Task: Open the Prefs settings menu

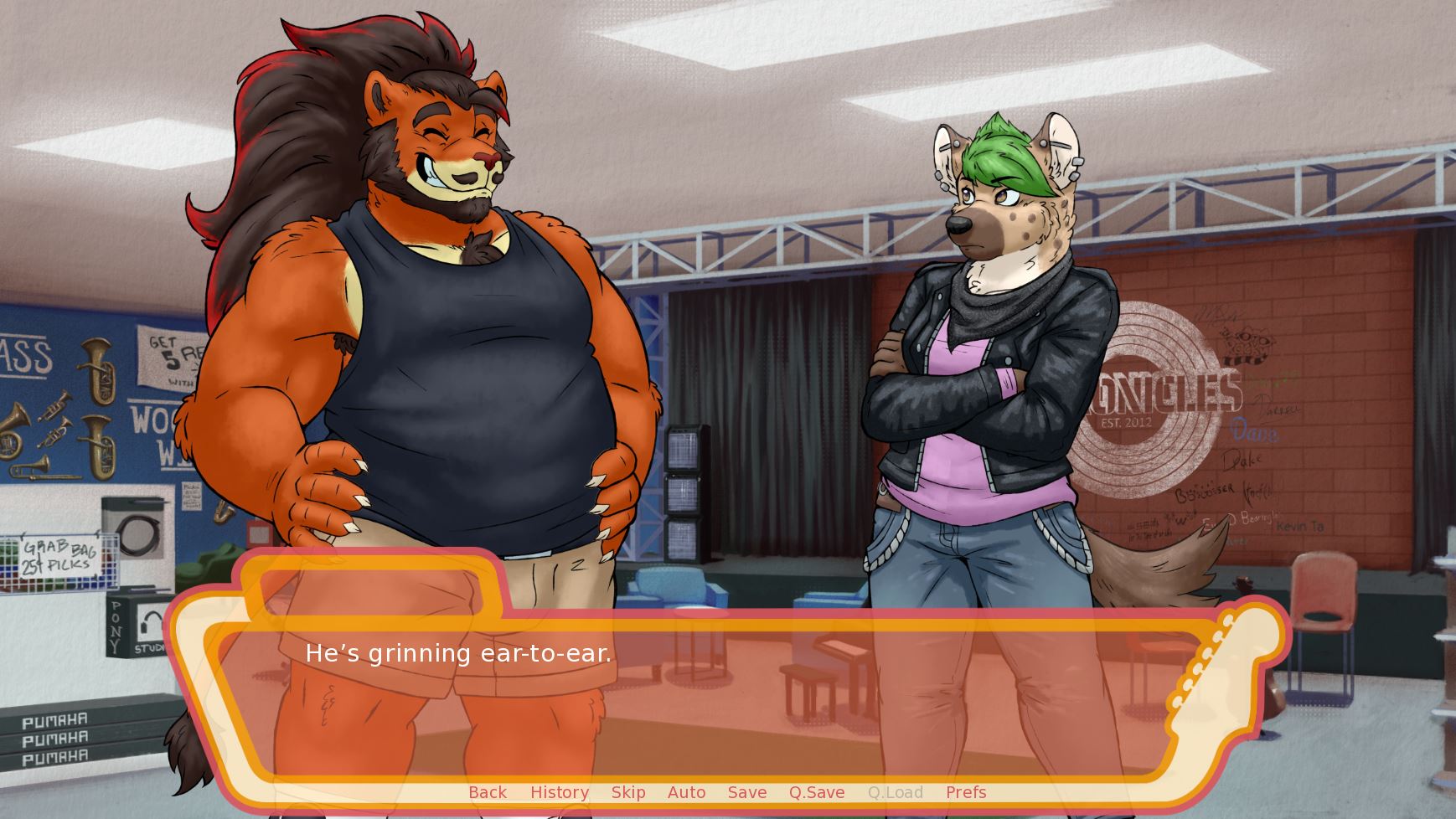Action: pyautogui.click(x=966, y=792)
